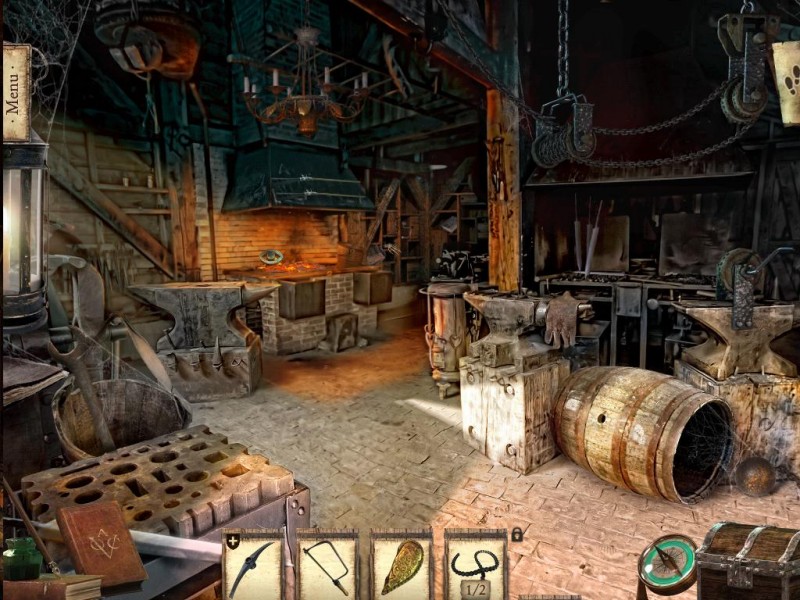Choose the golden seed pod item
This screenshot has width=800, height=600.
coord(401,566)
